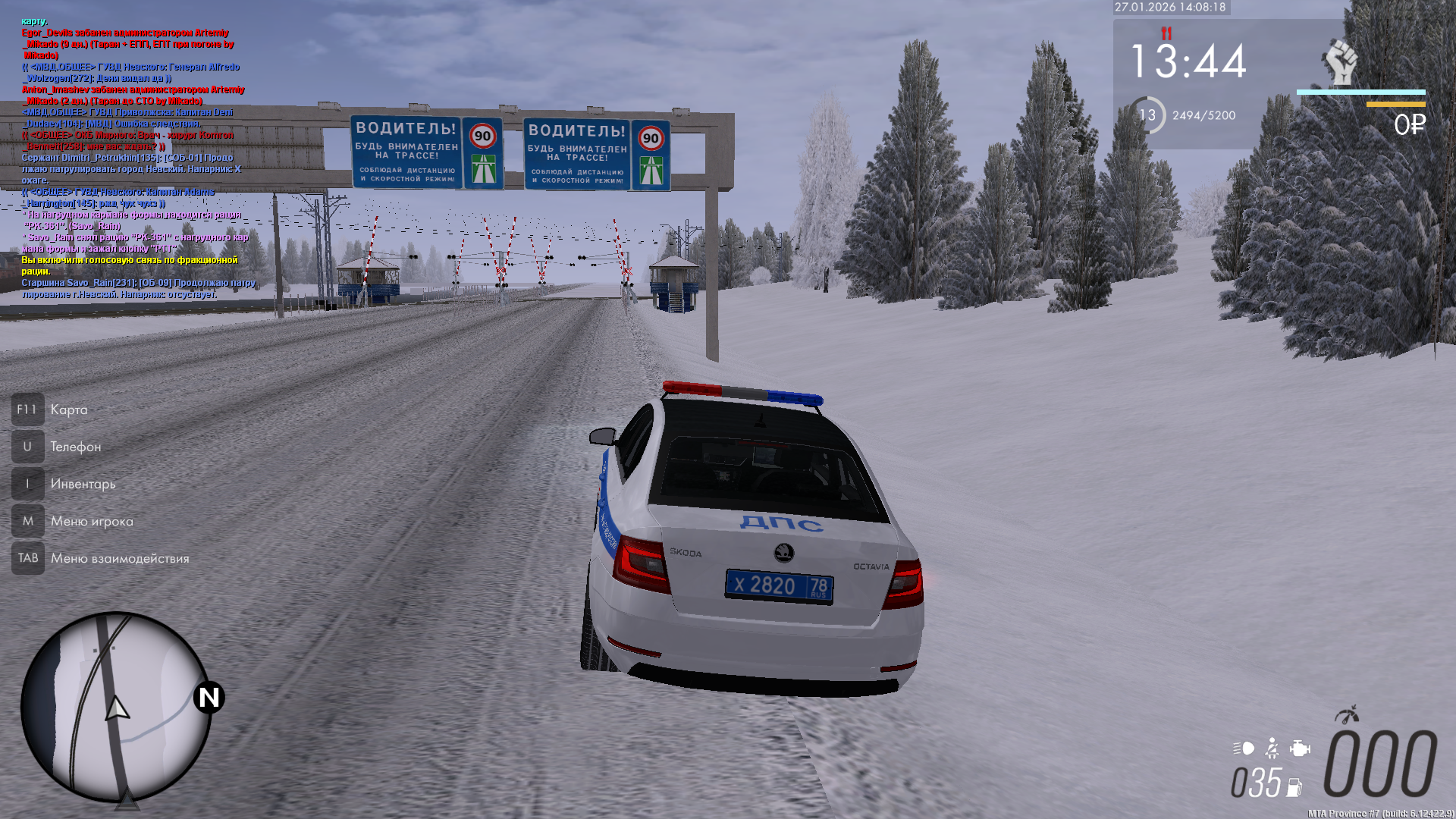
Task: Click the fist weapon icon
Action: [1341, 61]
